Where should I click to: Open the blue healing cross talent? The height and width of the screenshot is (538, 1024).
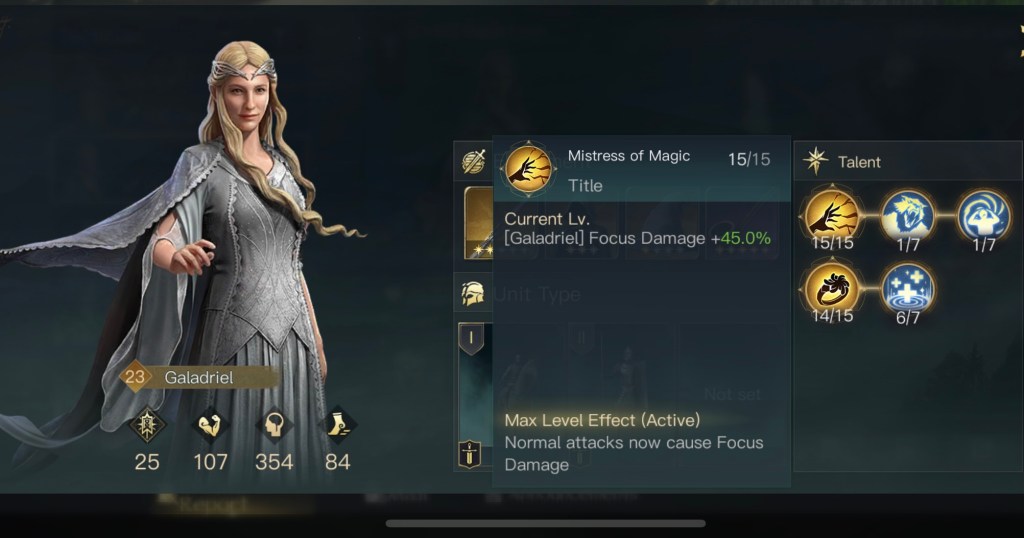click(x=907, y=288)
